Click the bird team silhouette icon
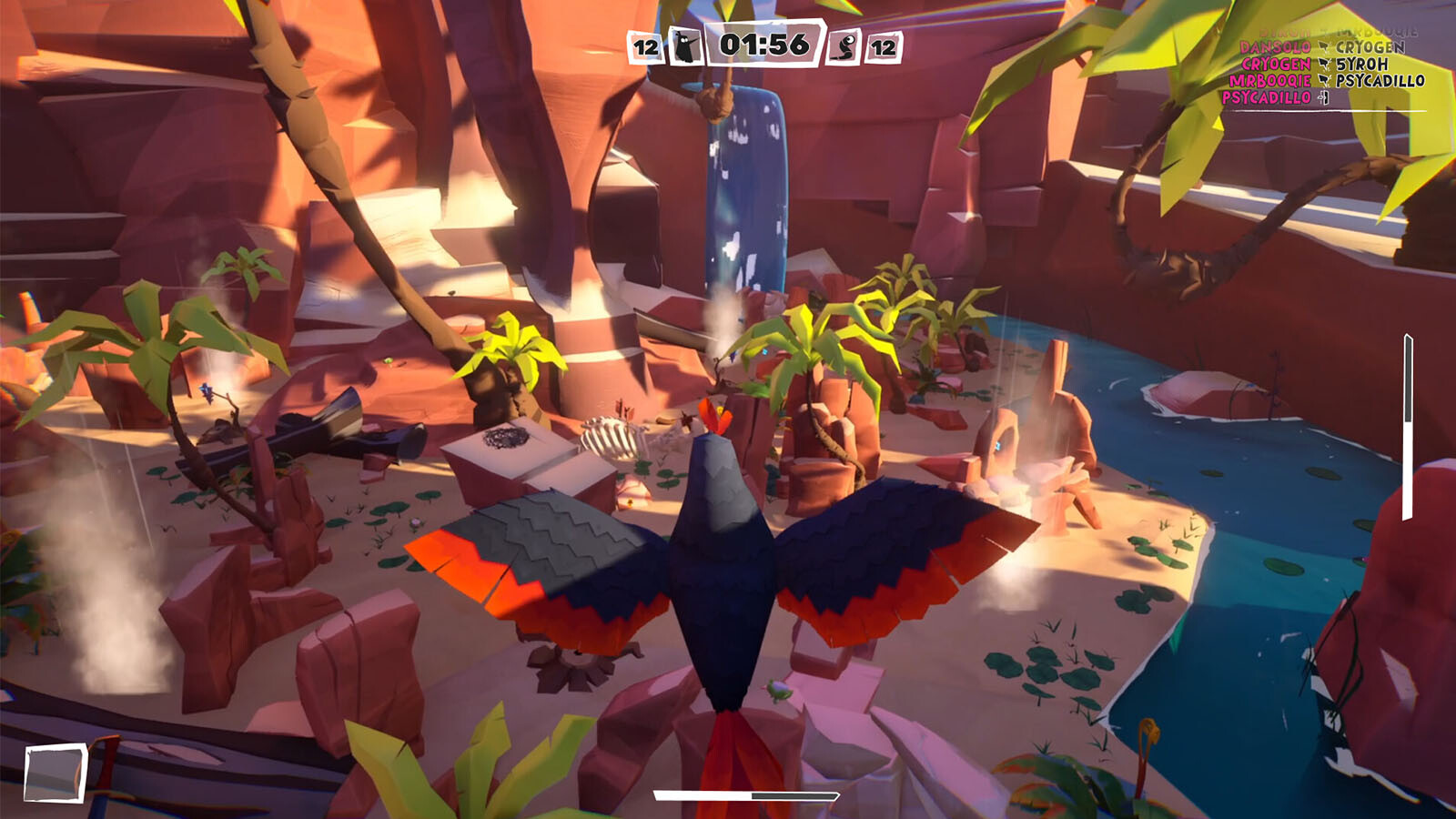Viewport: 1456px width, 819px height. [685, 45]
